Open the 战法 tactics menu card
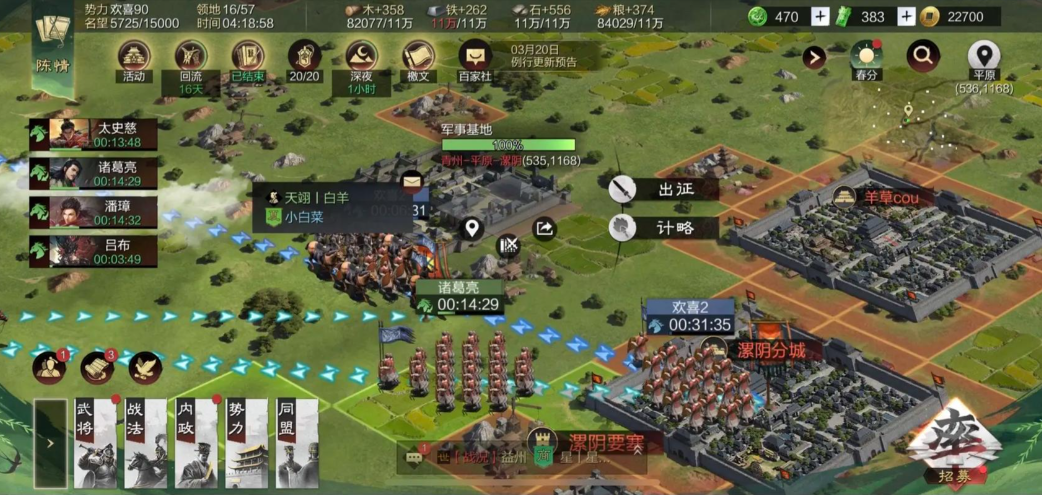This screenshot has width=1042, height=495. [x=146, y=443]
